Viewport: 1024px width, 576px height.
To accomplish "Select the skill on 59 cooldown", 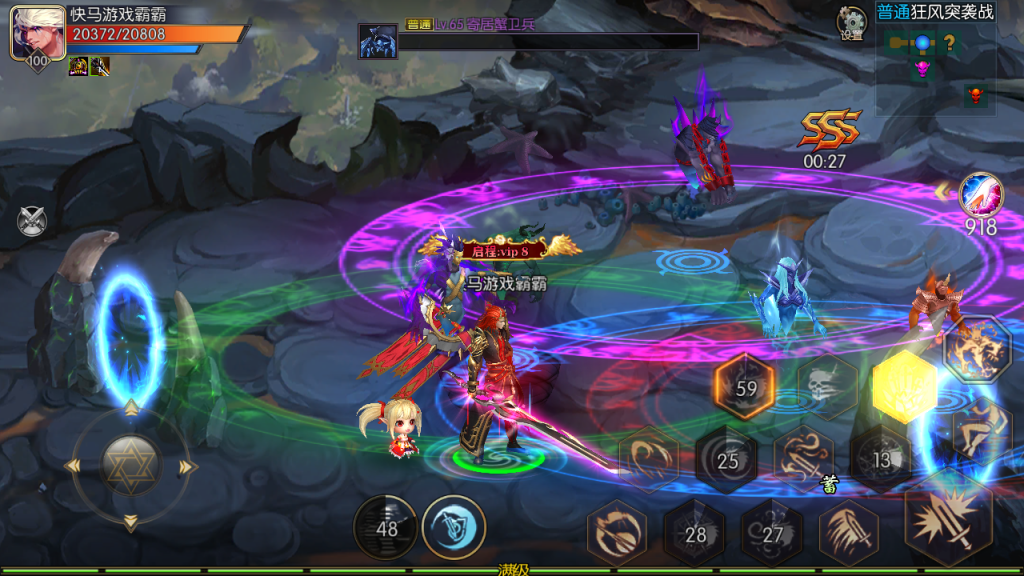I will click(x=746, y=388).
